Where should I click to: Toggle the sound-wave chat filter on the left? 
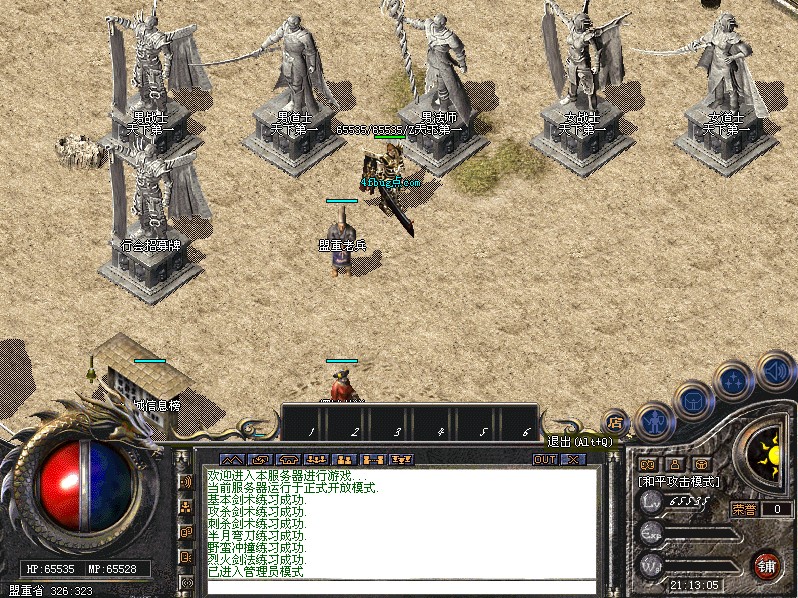click(x=186, y=482)
